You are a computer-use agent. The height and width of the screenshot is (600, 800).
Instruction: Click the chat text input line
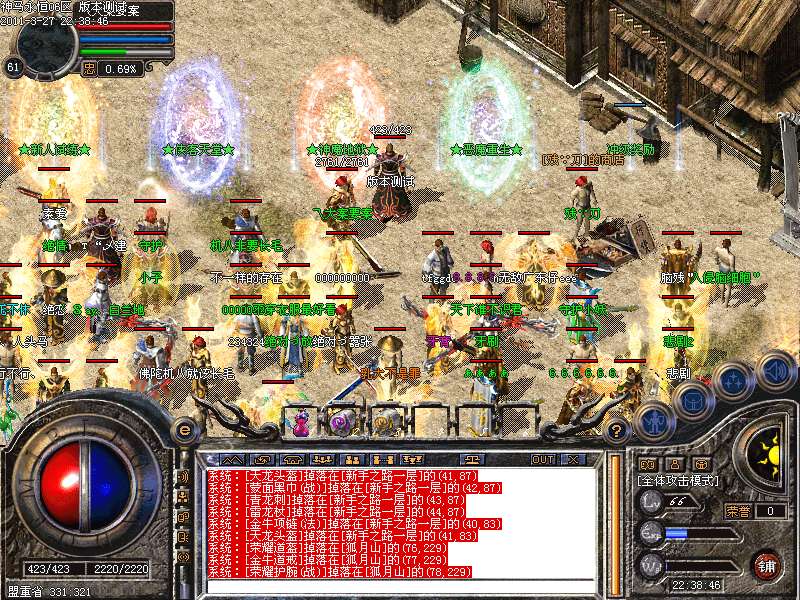(x=400, y=588)
